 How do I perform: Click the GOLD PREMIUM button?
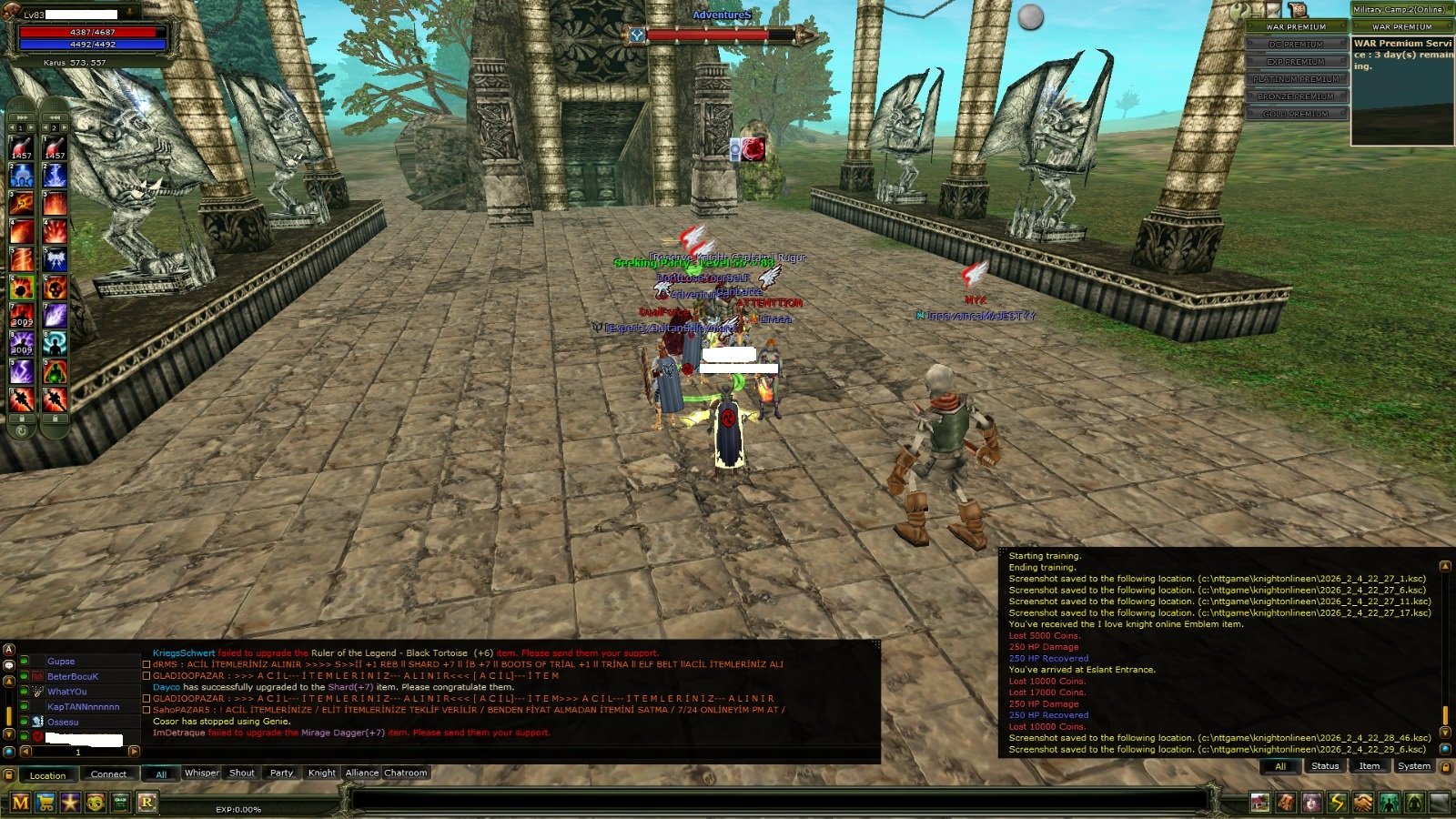click(1296, 114)
